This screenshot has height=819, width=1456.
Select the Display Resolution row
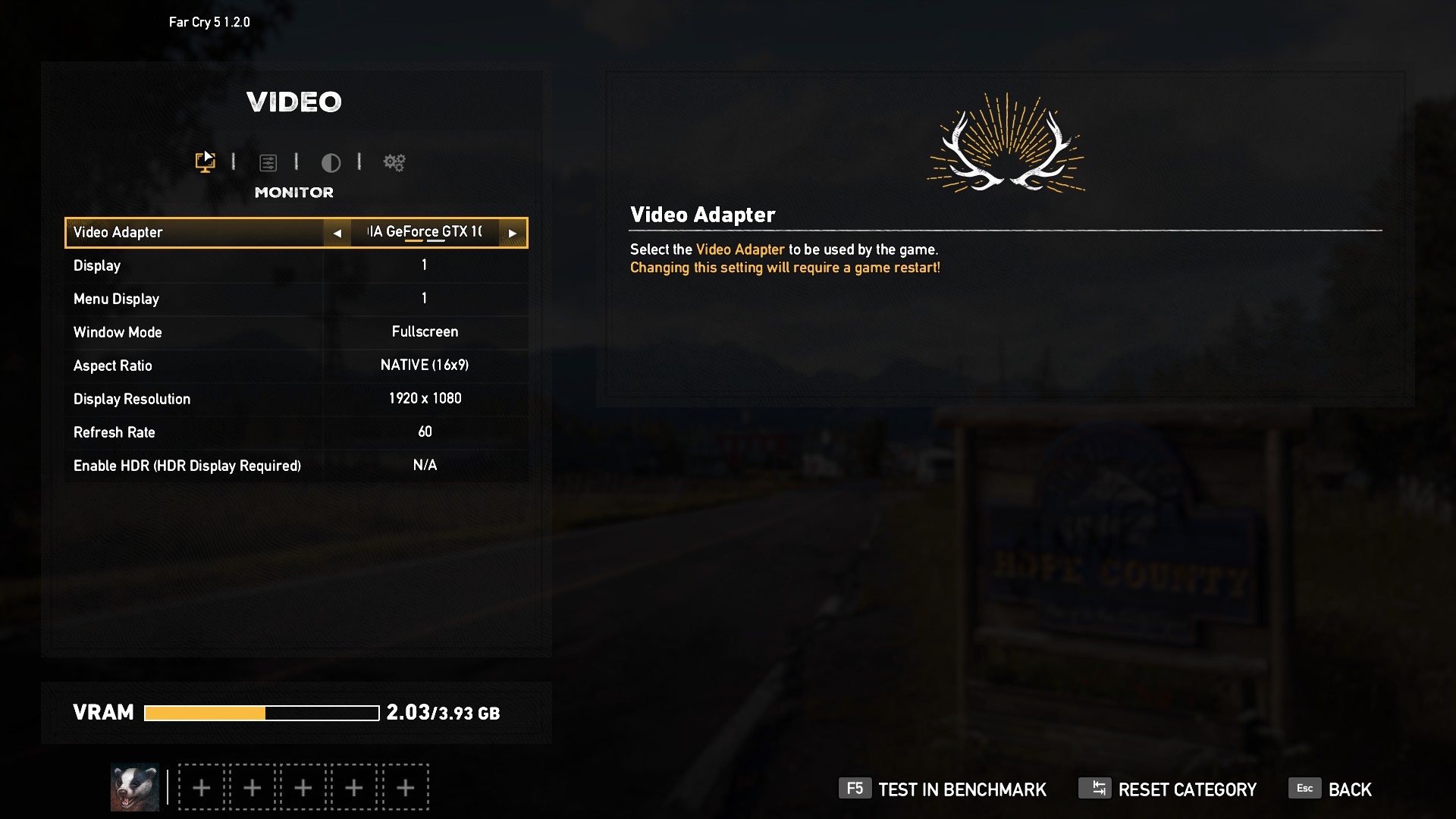296,399
